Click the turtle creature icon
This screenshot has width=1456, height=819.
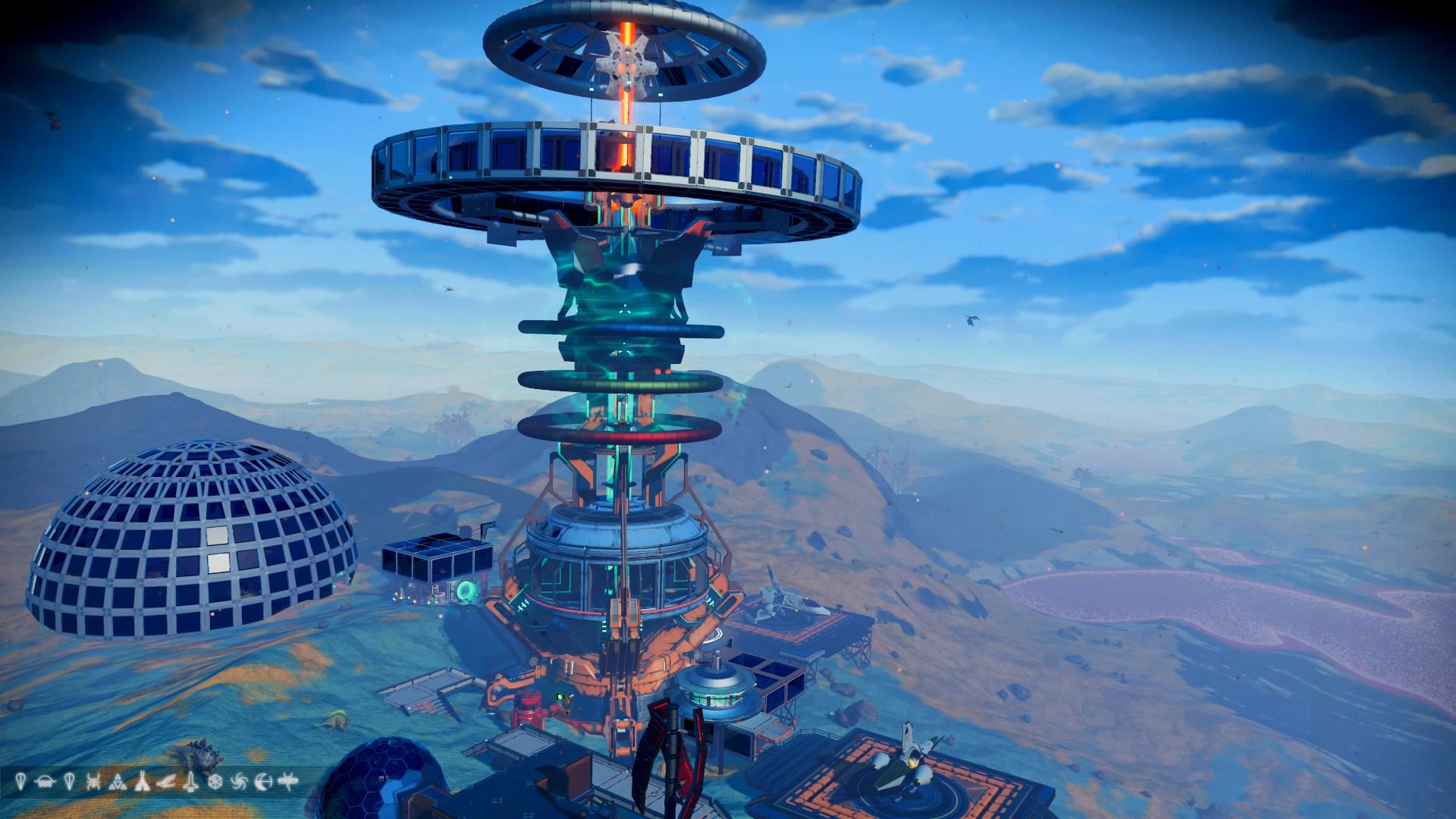click(x=45, y=782)
